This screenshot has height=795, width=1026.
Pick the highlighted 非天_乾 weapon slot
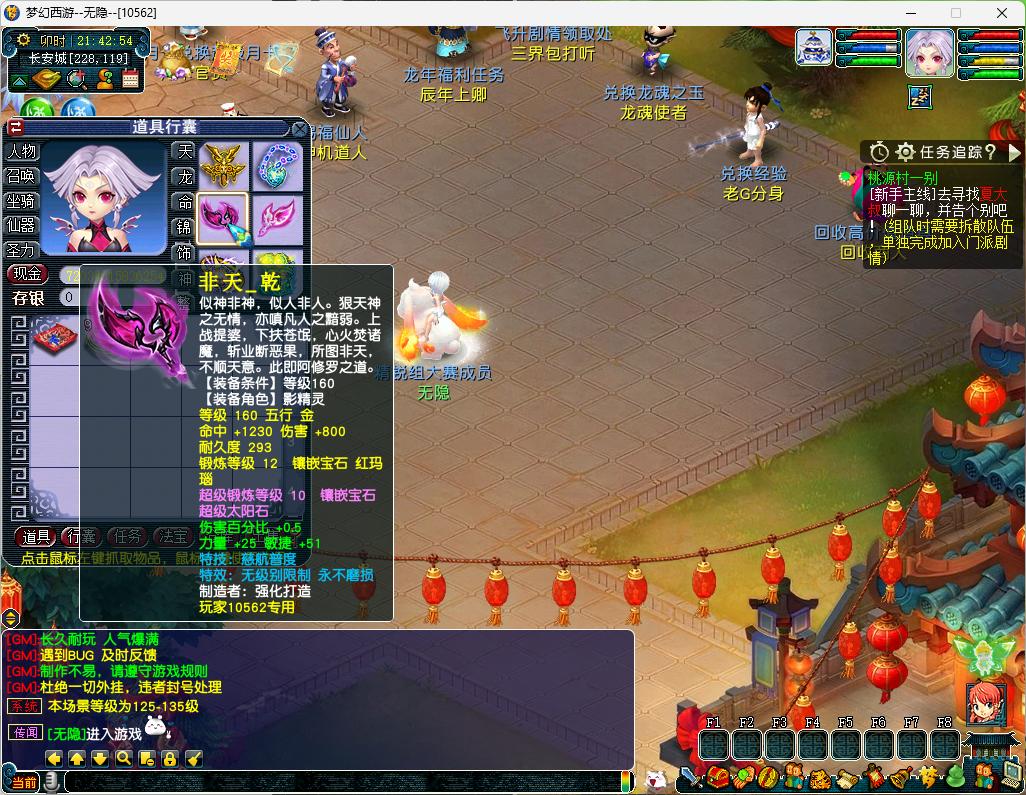coord(222,218)
